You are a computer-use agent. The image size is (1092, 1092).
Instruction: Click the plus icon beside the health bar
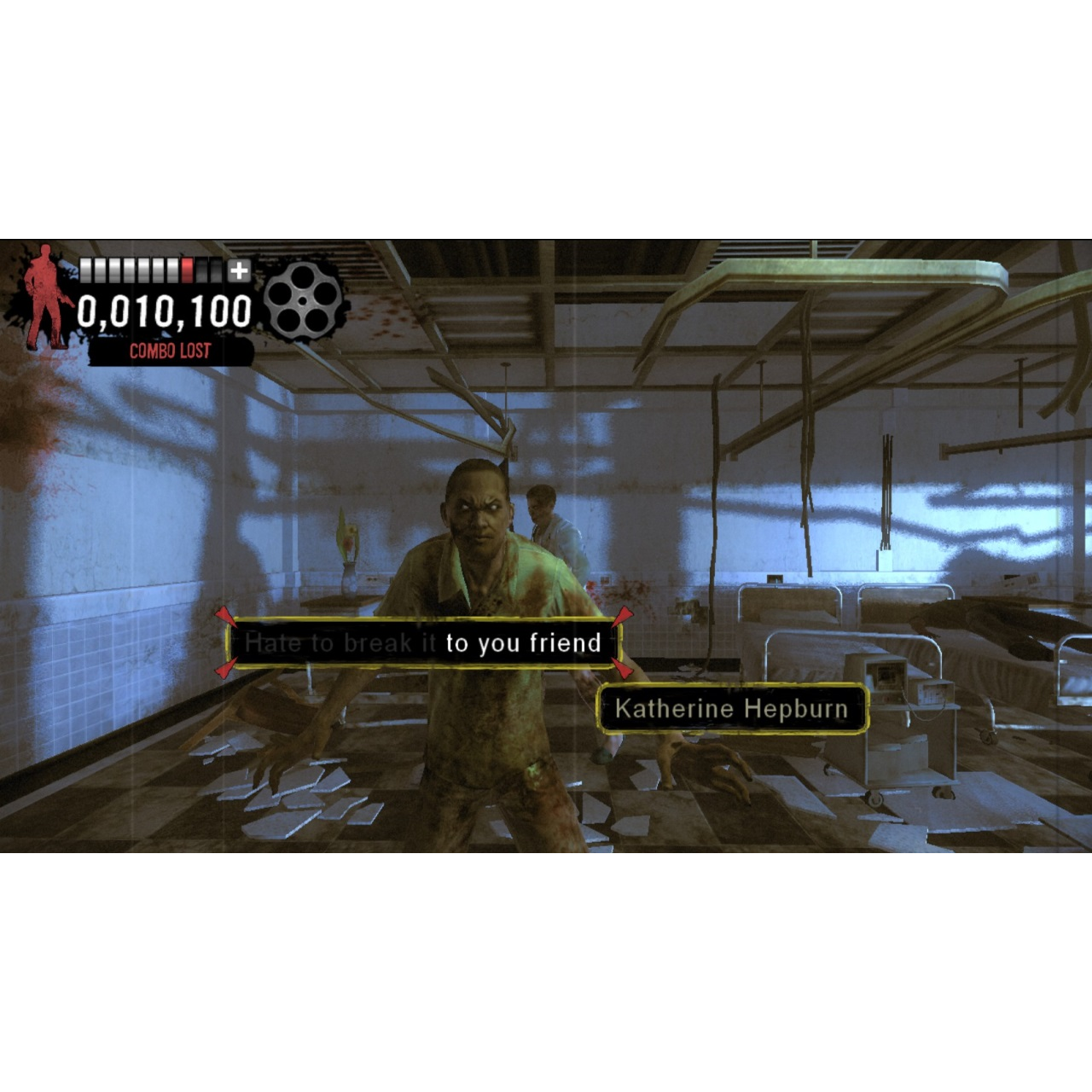pos(239,270)
